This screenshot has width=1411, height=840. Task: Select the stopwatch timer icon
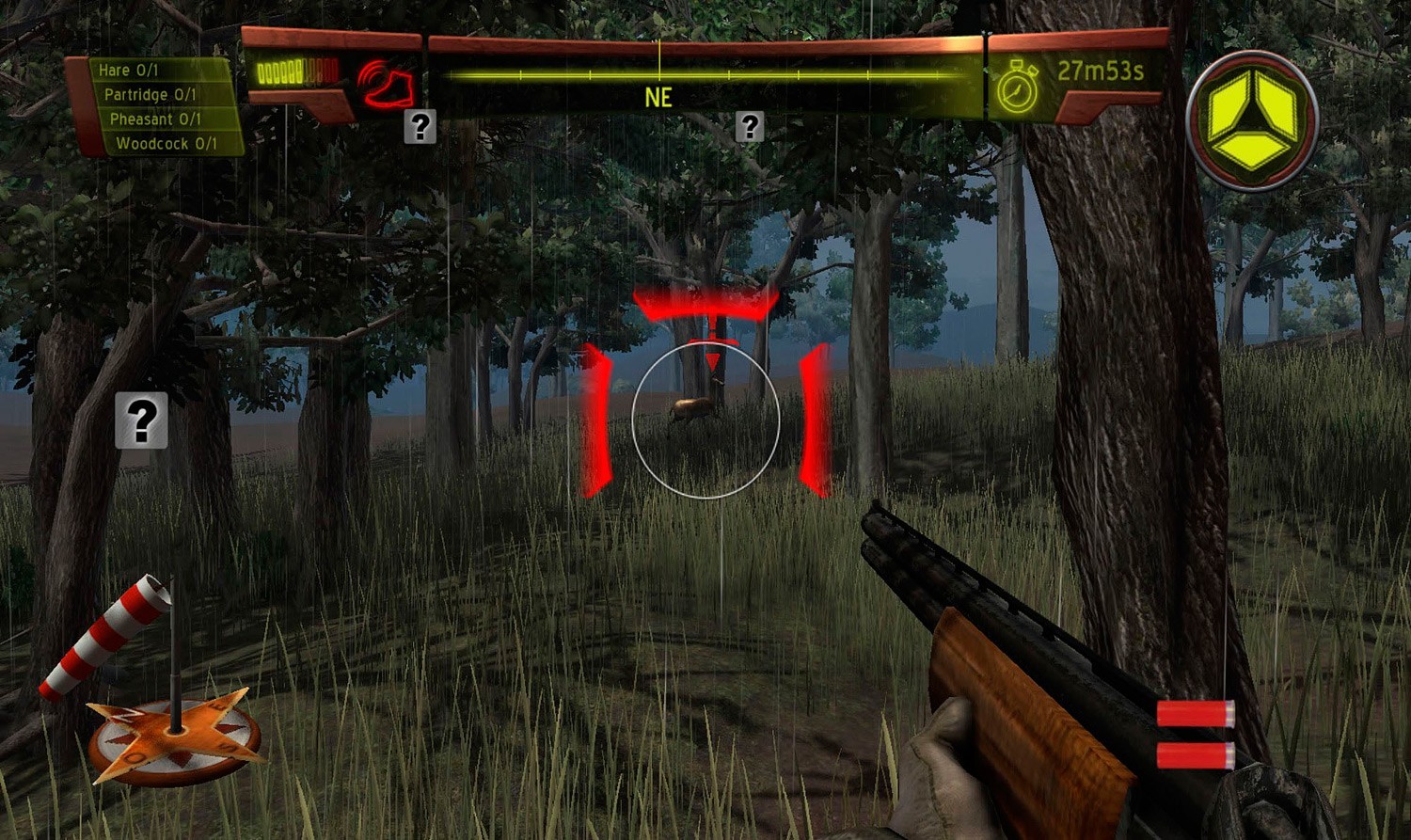[1019, 89]
